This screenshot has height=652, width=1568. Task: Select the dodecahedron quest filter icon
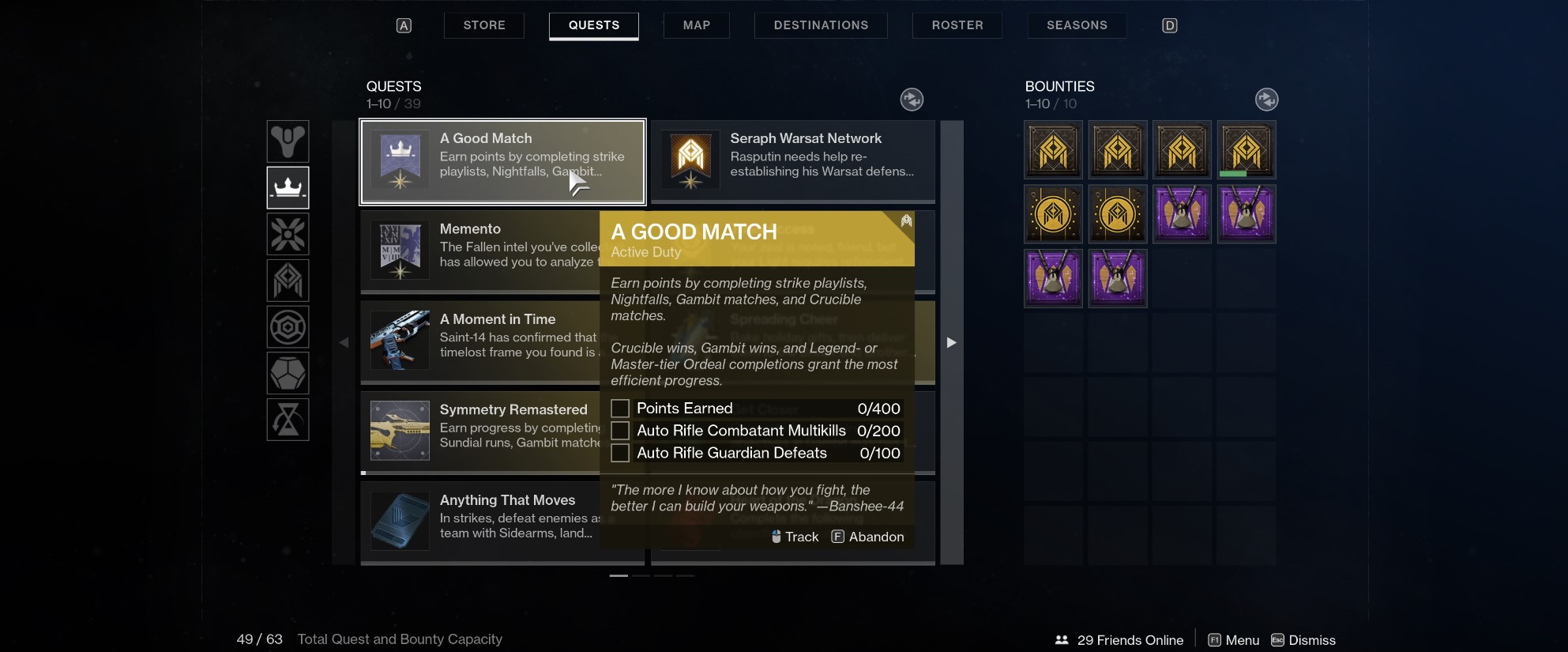point(288,373)
